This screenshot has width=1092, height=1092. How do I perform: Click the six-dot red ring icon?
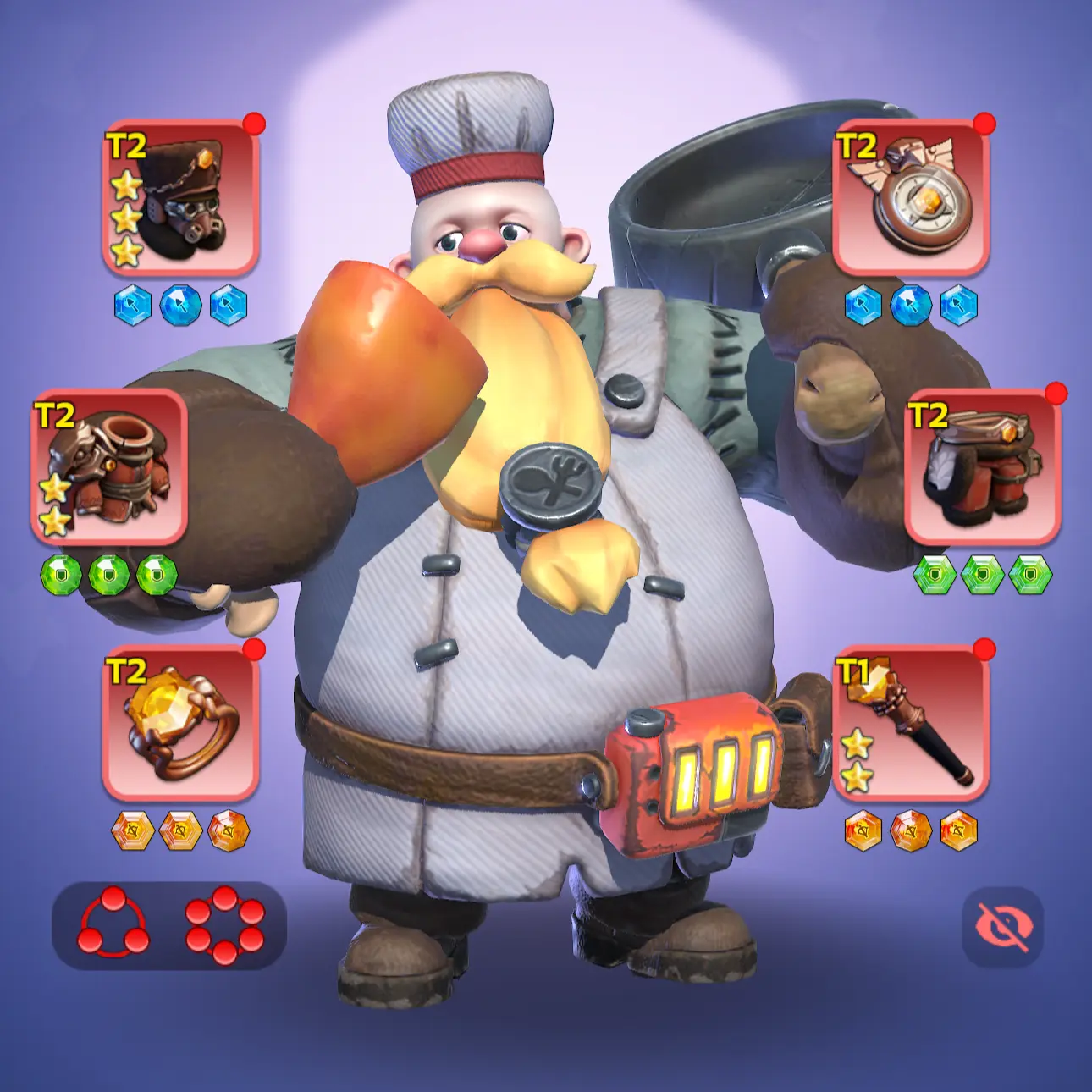[x=224, y=924]
